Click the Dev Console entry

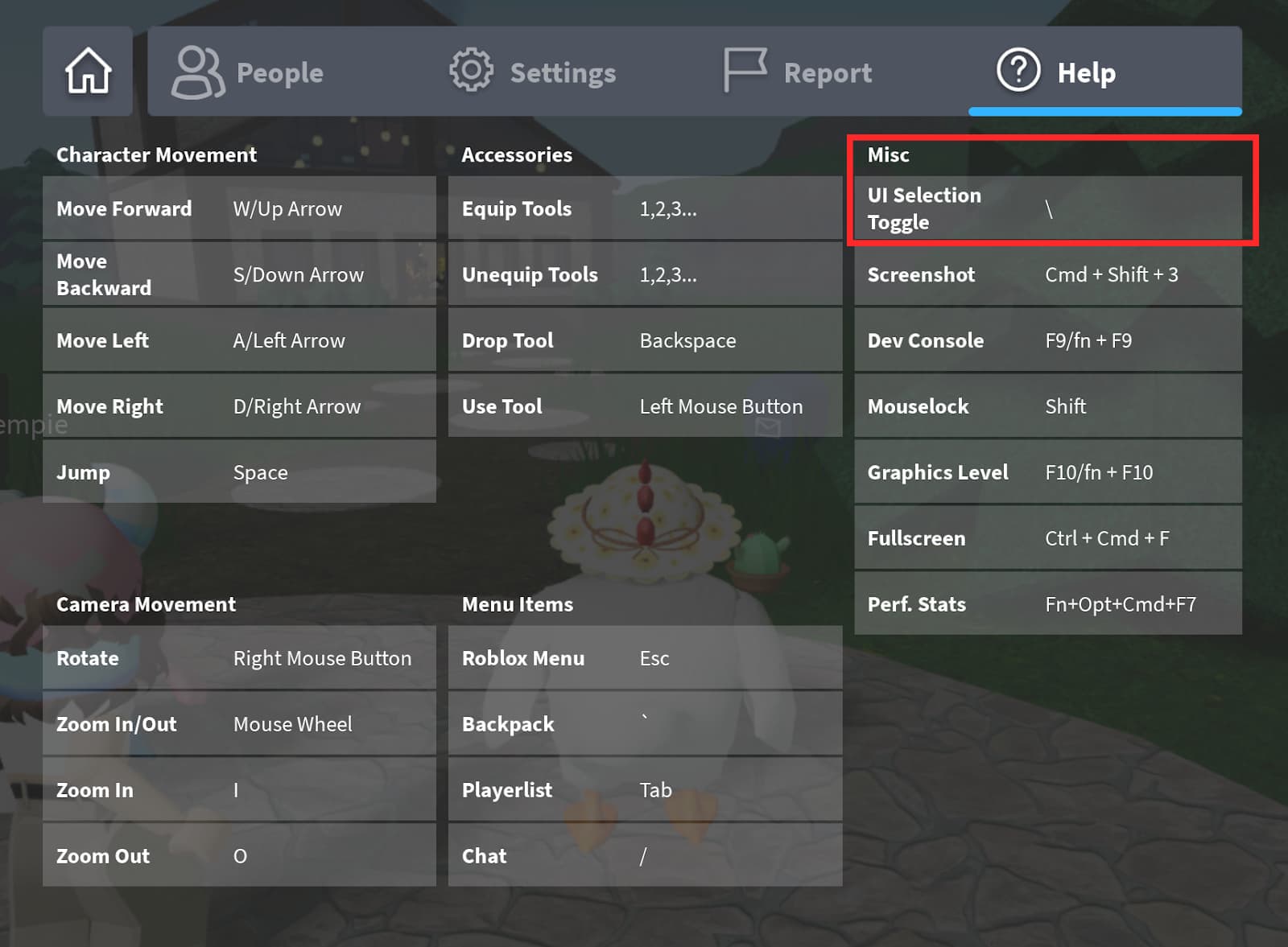tap(1046, 340)
